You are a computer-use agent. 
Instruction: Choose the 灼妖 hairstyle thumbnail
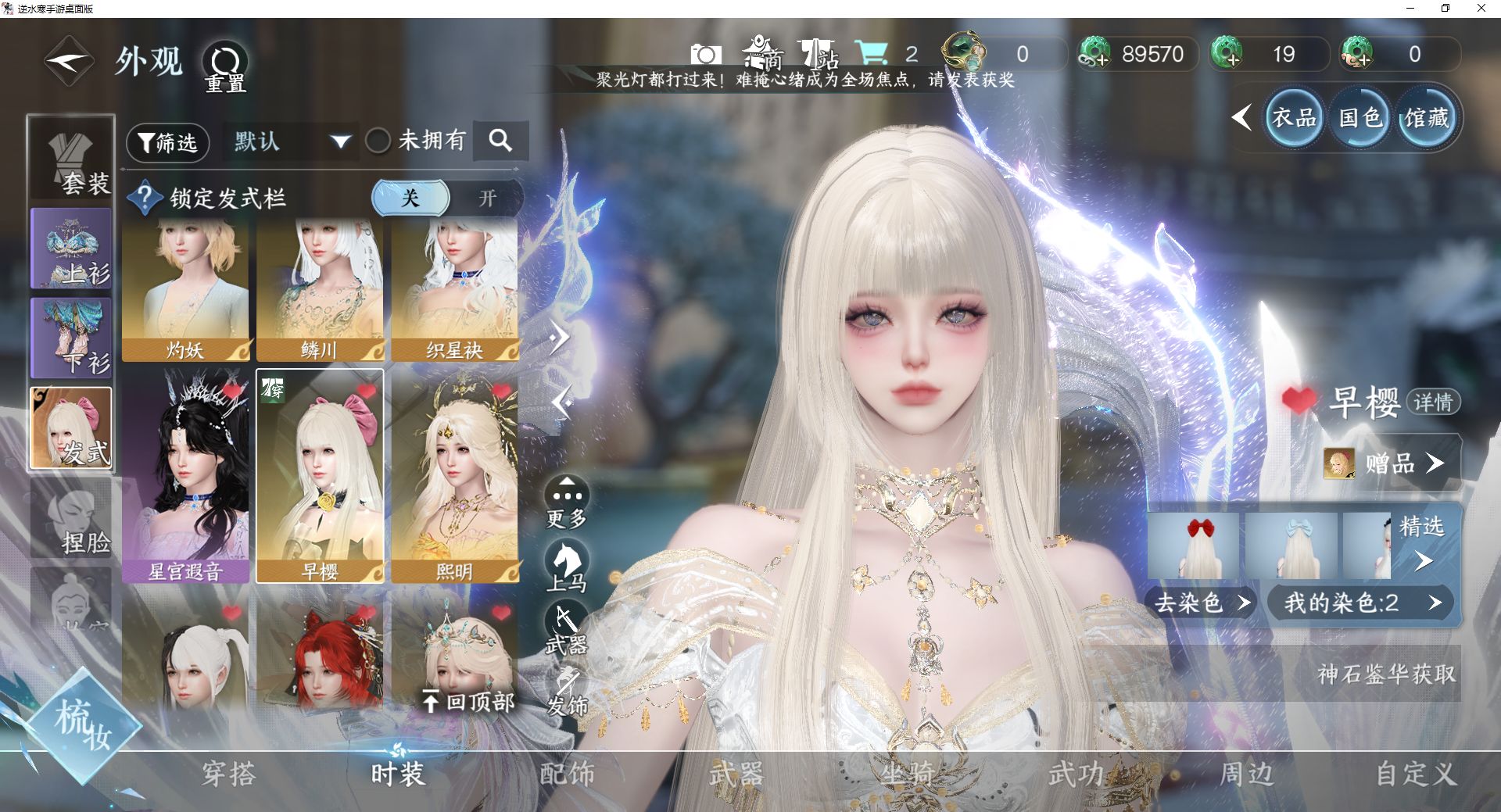click(x=185, y=290)
